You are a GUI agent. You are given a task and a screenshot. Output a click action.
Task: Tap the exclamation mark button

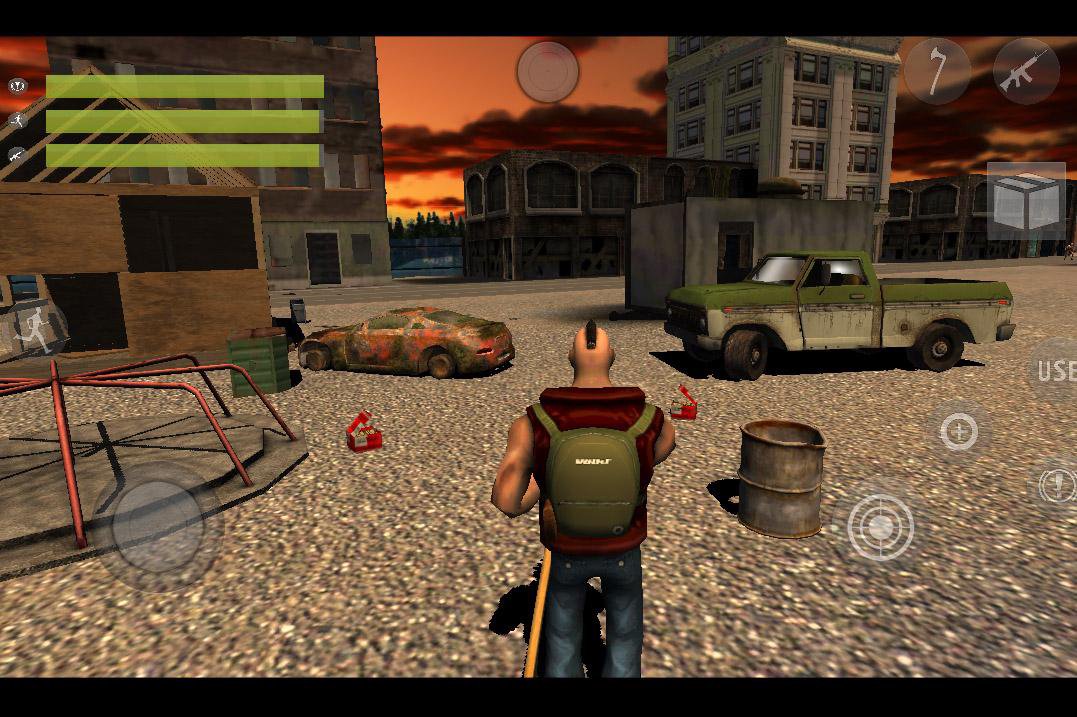pyautogui.click(x=1056, y=485)
